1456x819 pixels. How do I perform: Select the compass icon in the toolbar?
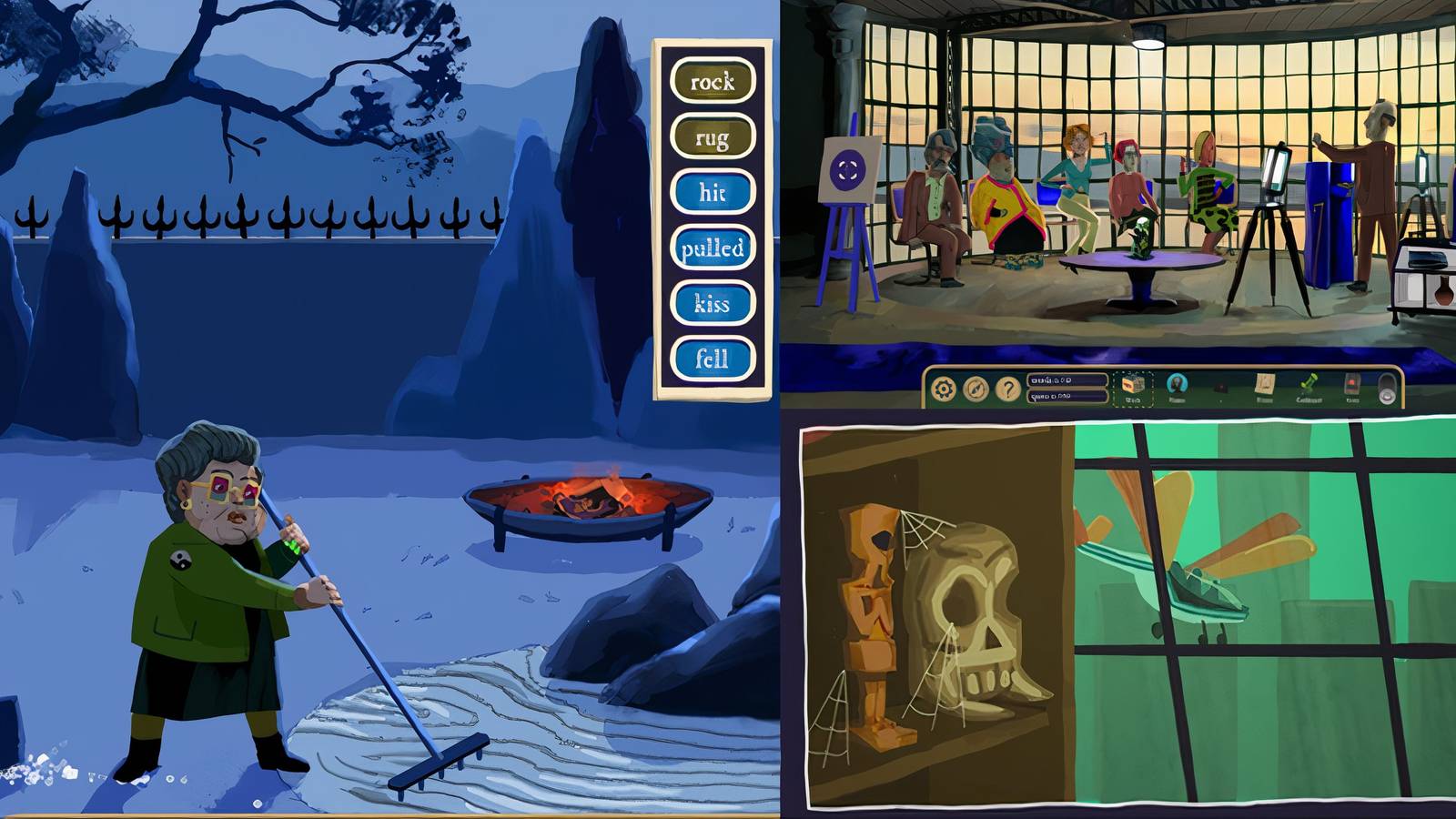(977, 387)
